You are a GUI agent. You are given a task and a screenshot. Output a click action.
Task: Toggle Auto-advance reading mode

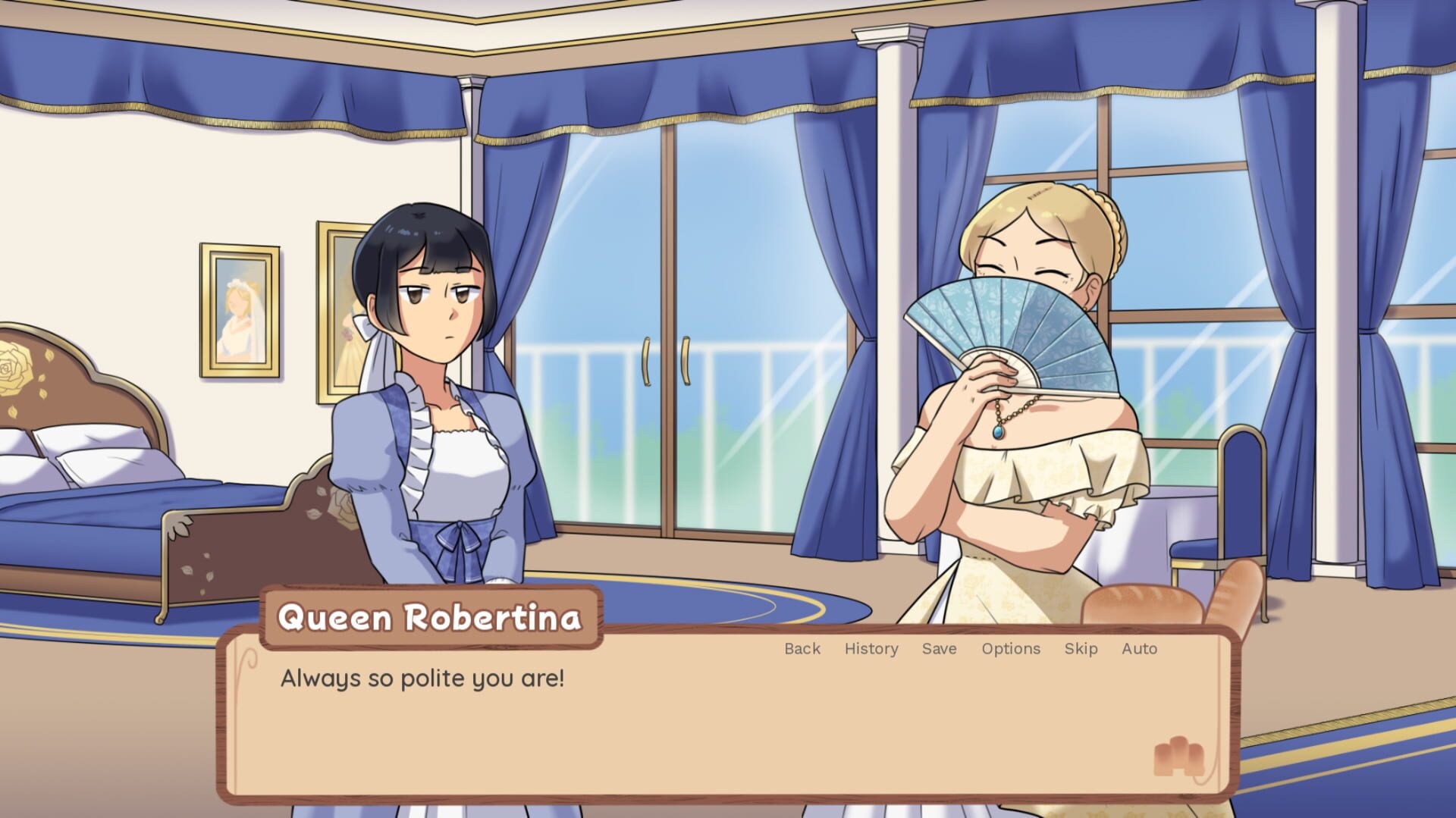coord(1138,649)
